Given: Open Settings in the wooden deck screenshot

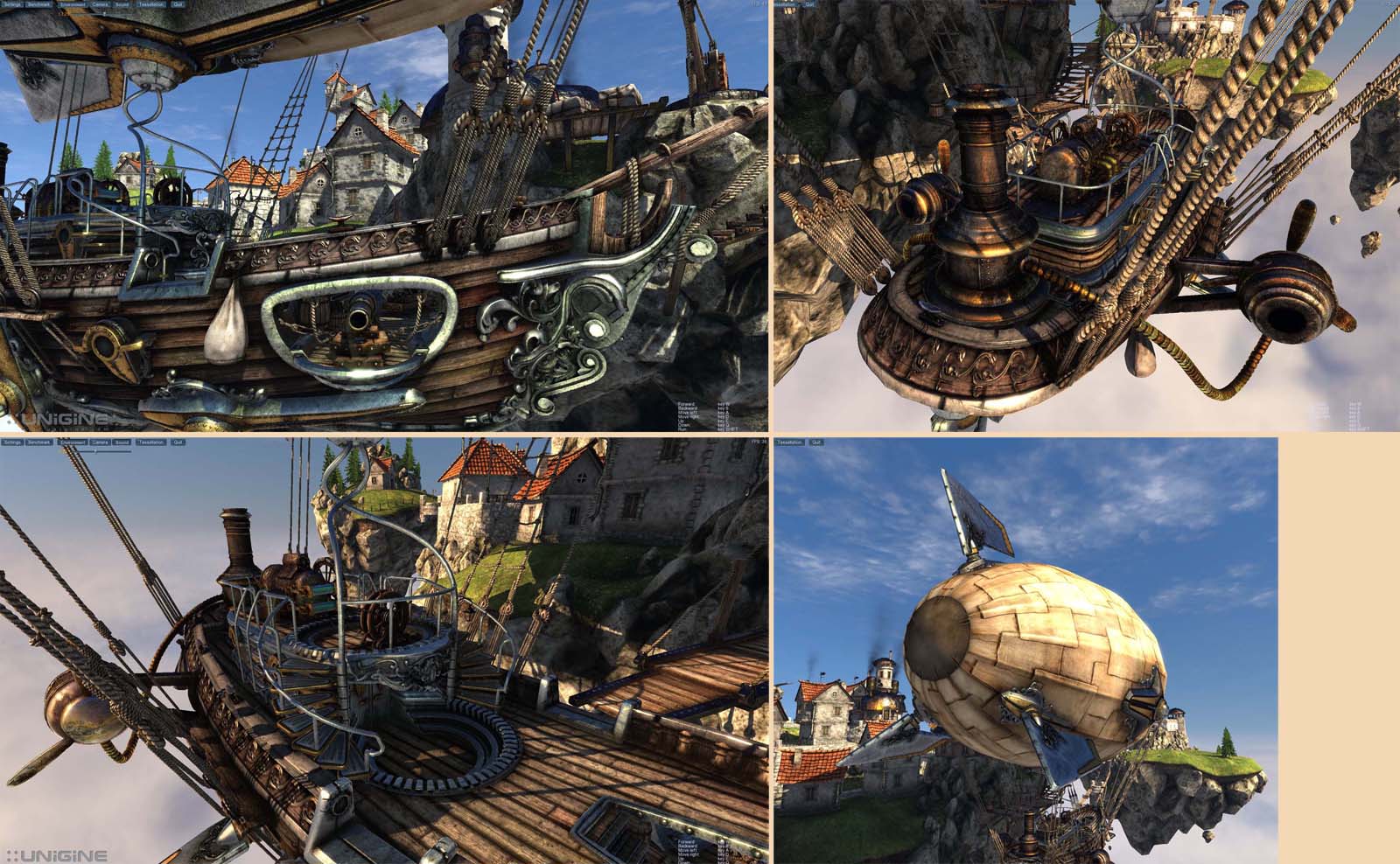Looking at the screenshot, I should tap(12, 442).
